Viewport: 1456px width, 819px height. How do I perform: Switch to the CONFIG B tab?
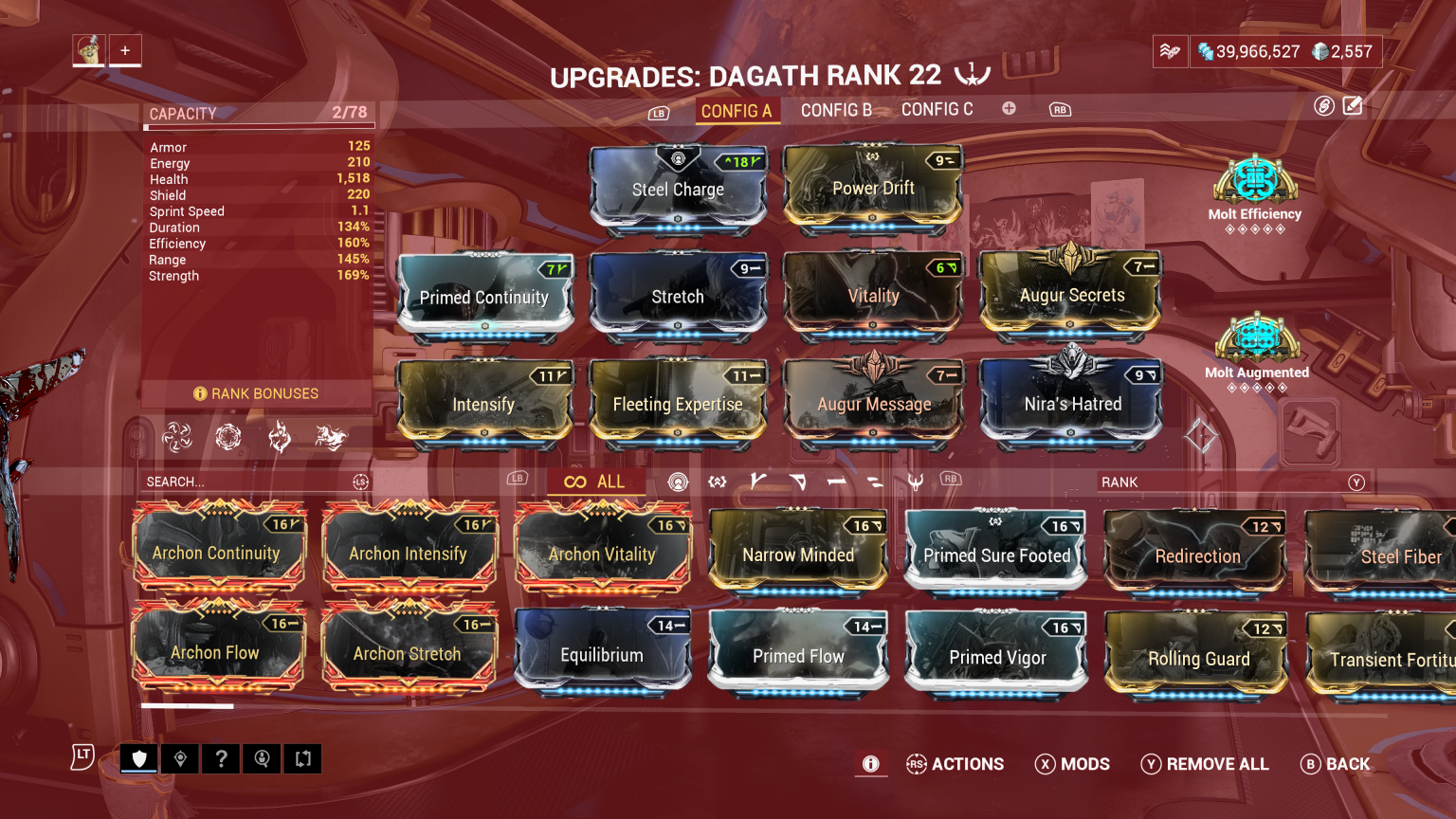(x=835, y=110)
